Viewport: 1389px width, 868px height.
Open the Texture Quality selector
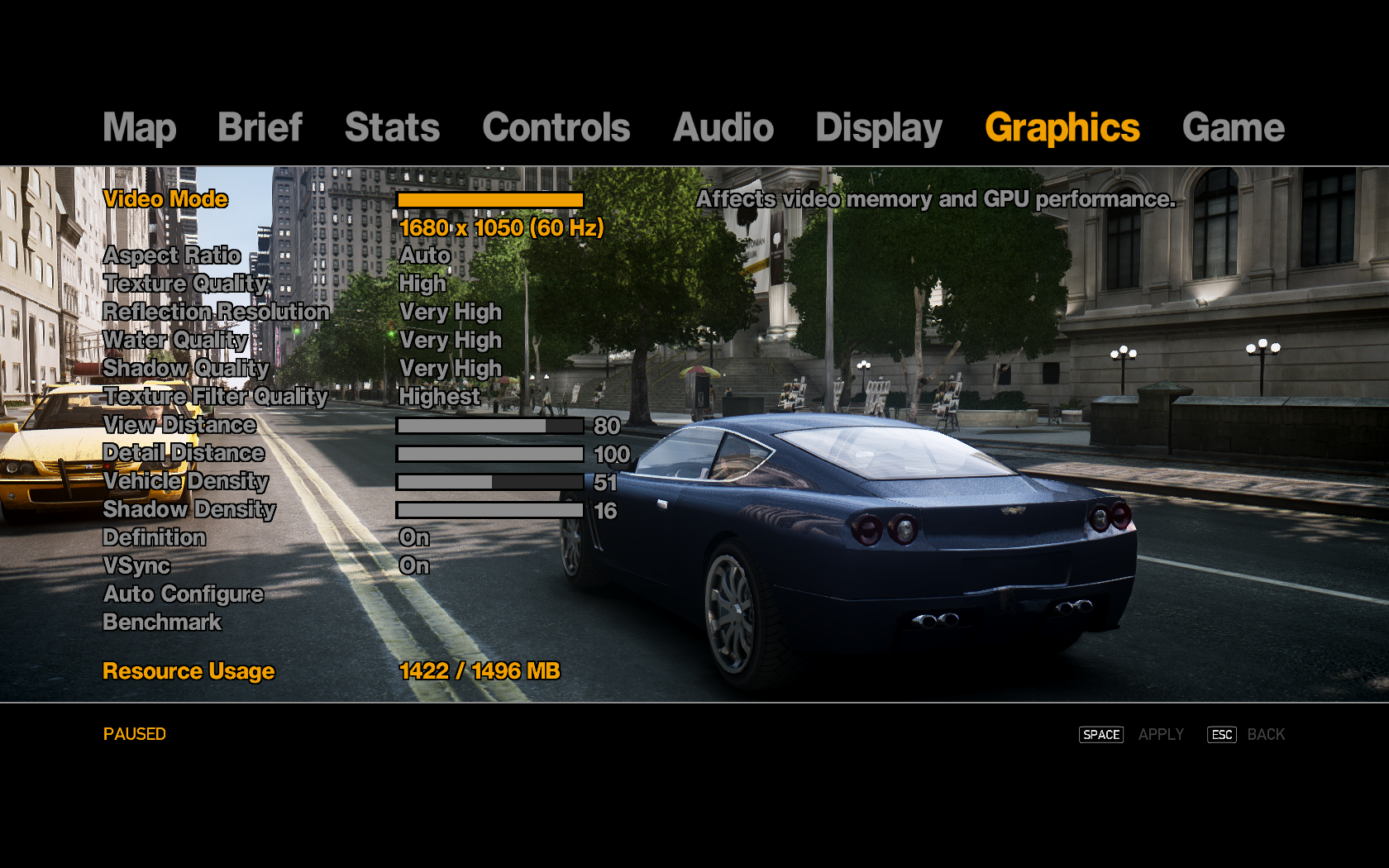(x=185, y=284)
